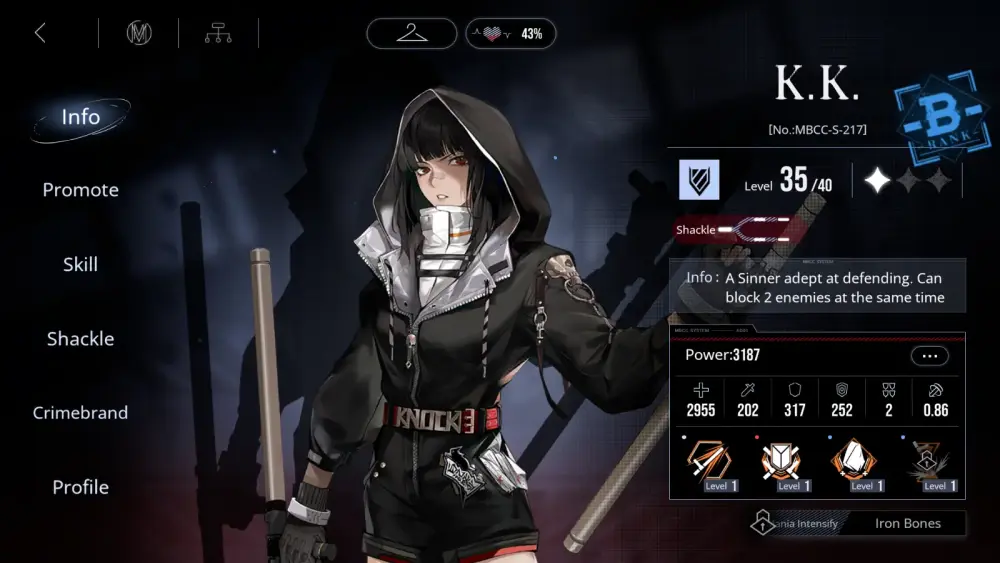Open the heart compliance 43% button
The image size is (1000, 563).
click(511, 33)
